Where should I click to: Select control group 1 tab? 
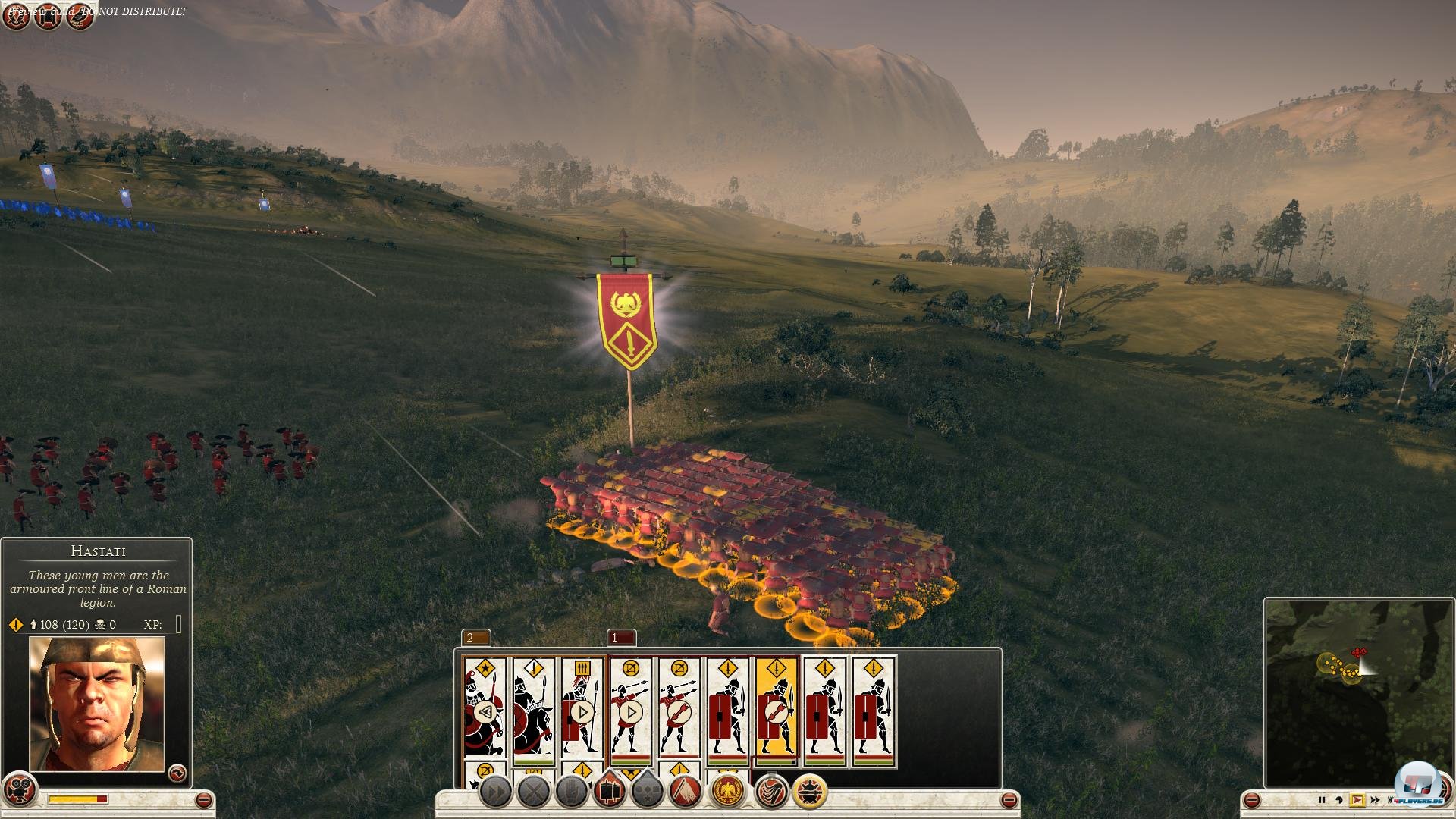coord(621,638)
